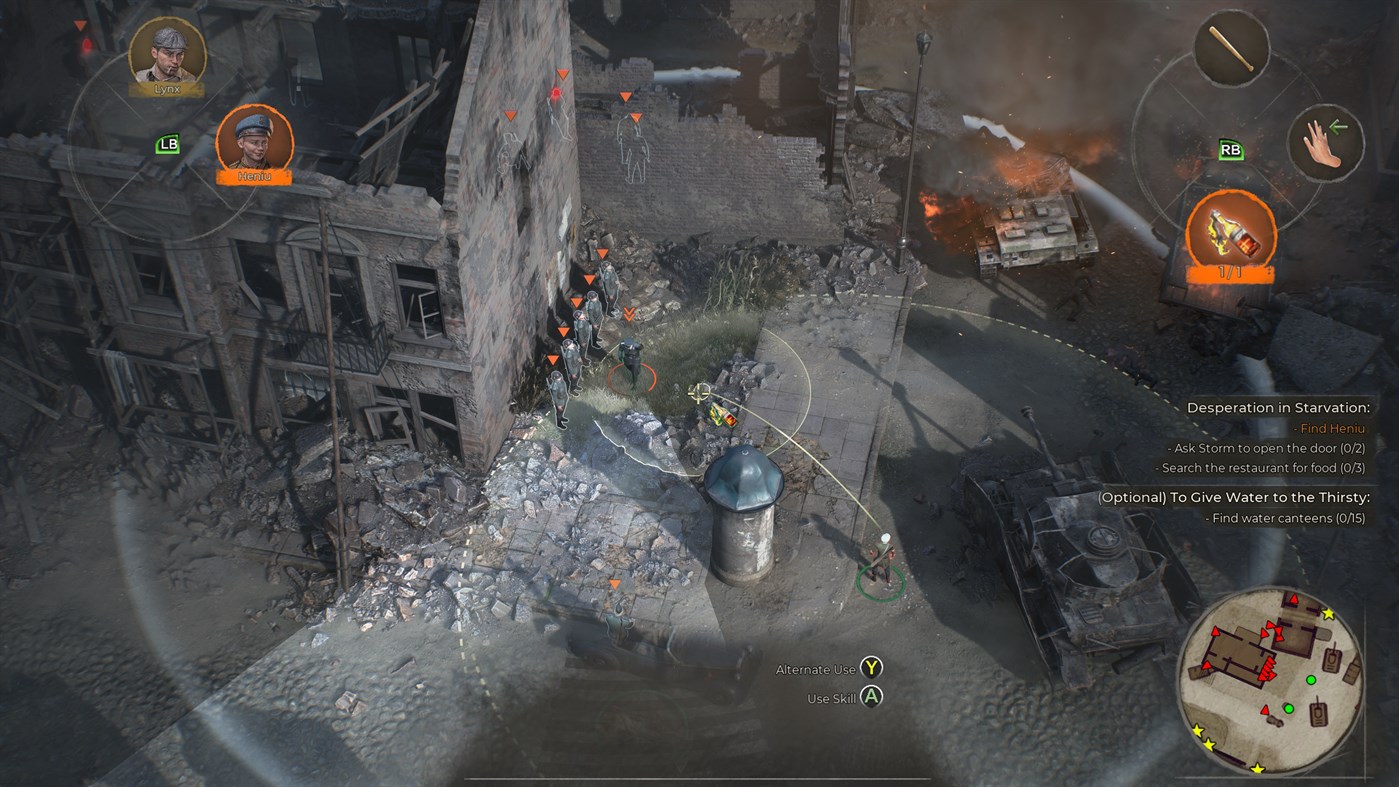
Task: Click the double chevron stance indicator above the squad
Action: coord(631,312)
